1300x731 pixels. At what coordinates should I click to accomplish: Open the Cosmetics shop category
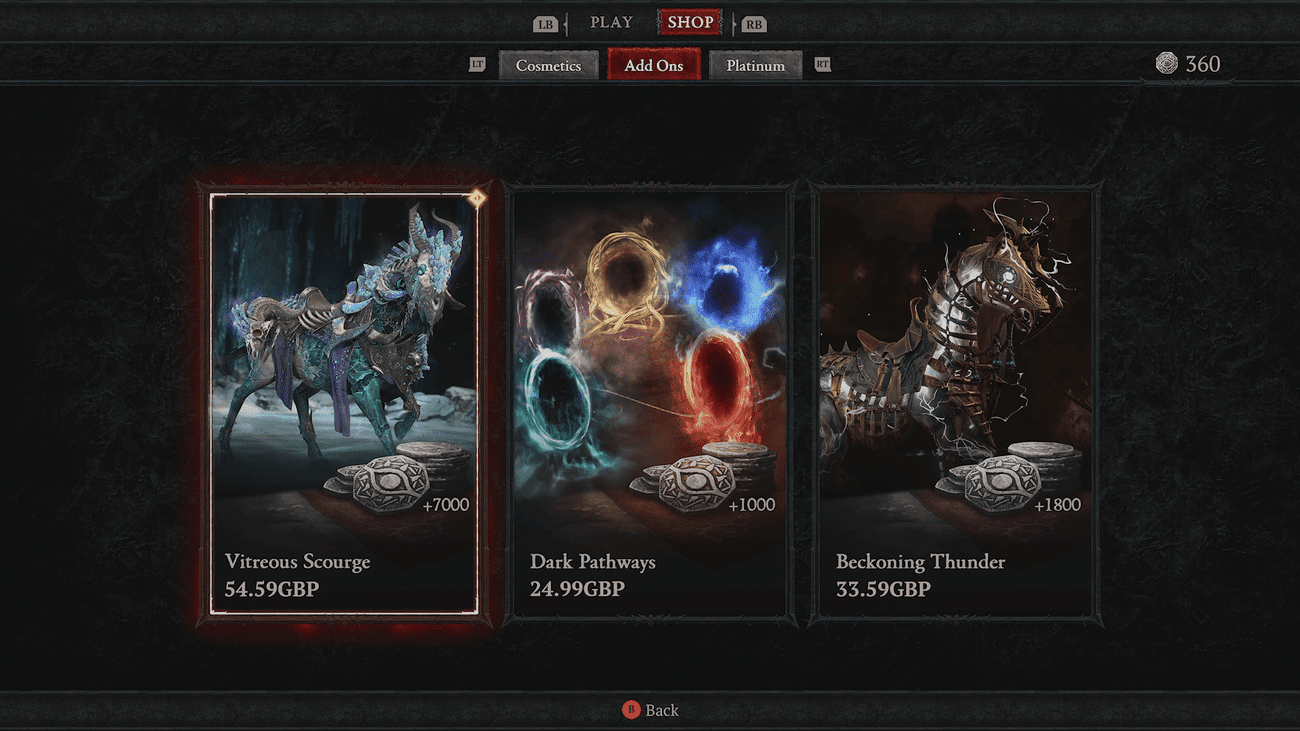[x=548, y=66]
